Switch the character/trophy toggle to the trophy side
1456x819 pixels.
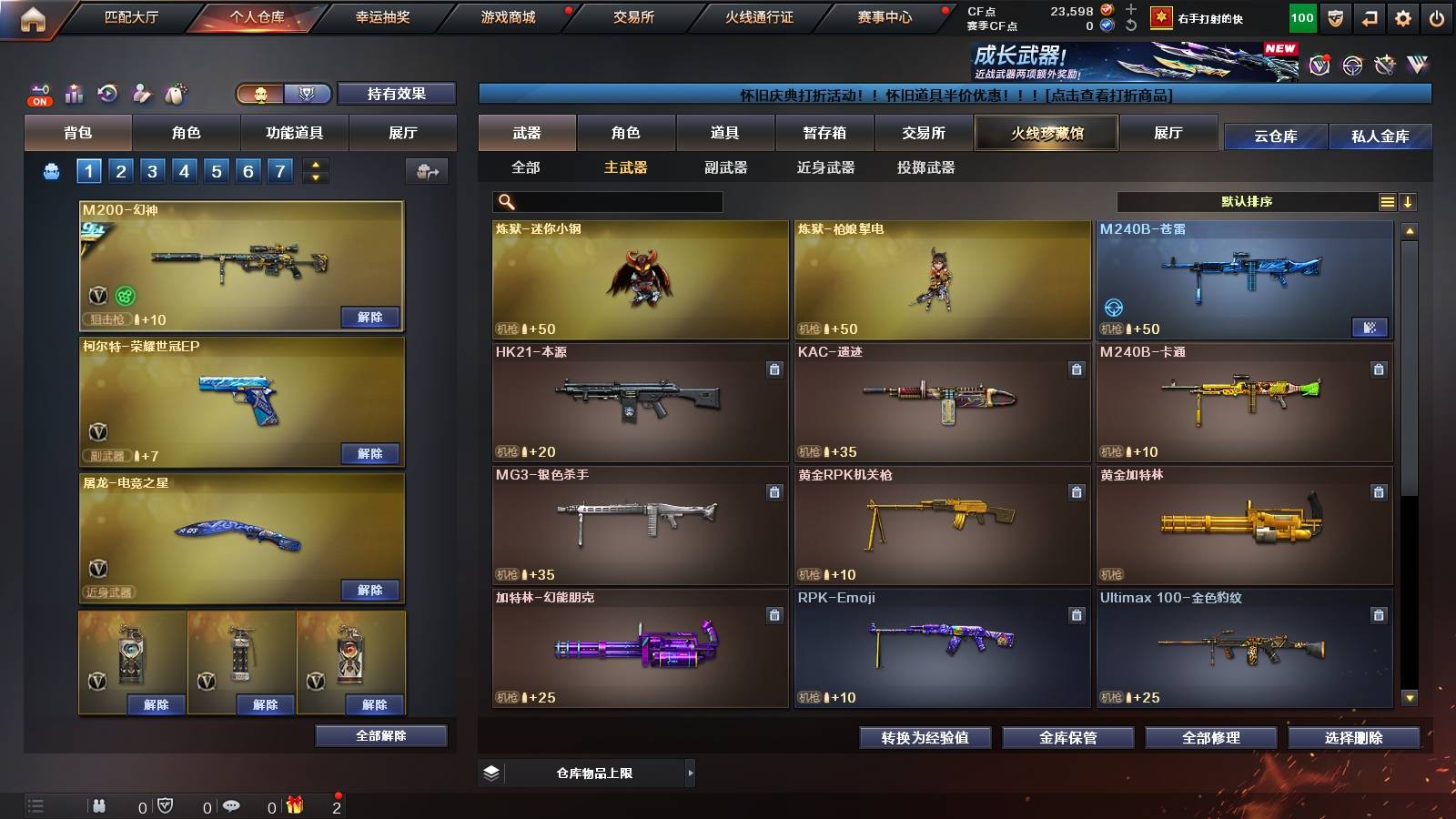click(x=307, y=93)
